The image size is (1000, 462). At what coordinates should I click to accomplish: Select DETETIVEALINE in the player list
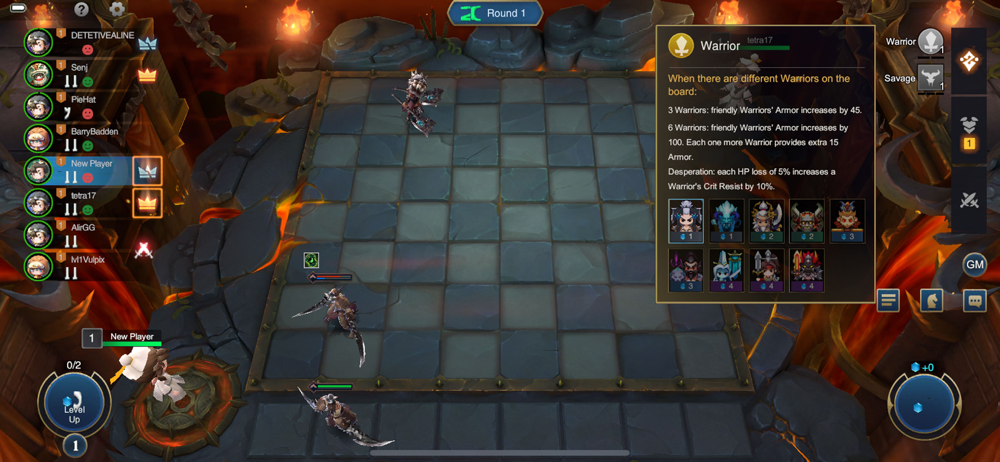click(x=92, y=41)
